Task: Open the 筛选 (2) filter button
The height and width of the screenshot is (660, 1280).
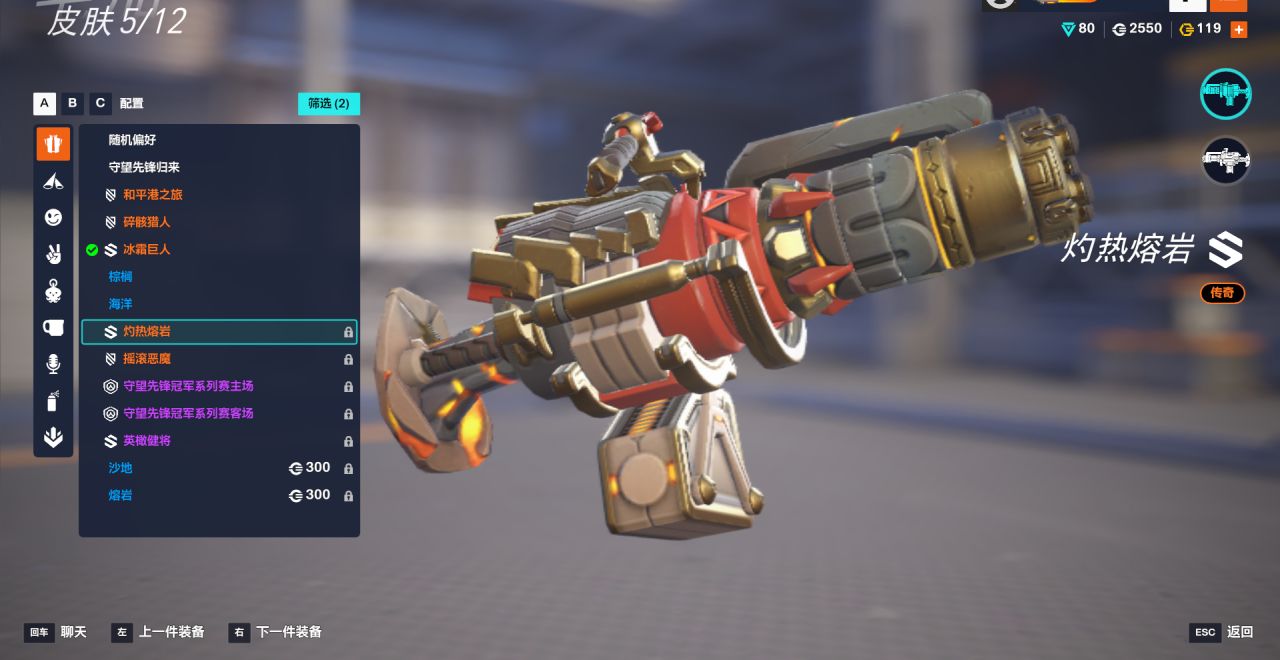Action: [x=328, y=103]
